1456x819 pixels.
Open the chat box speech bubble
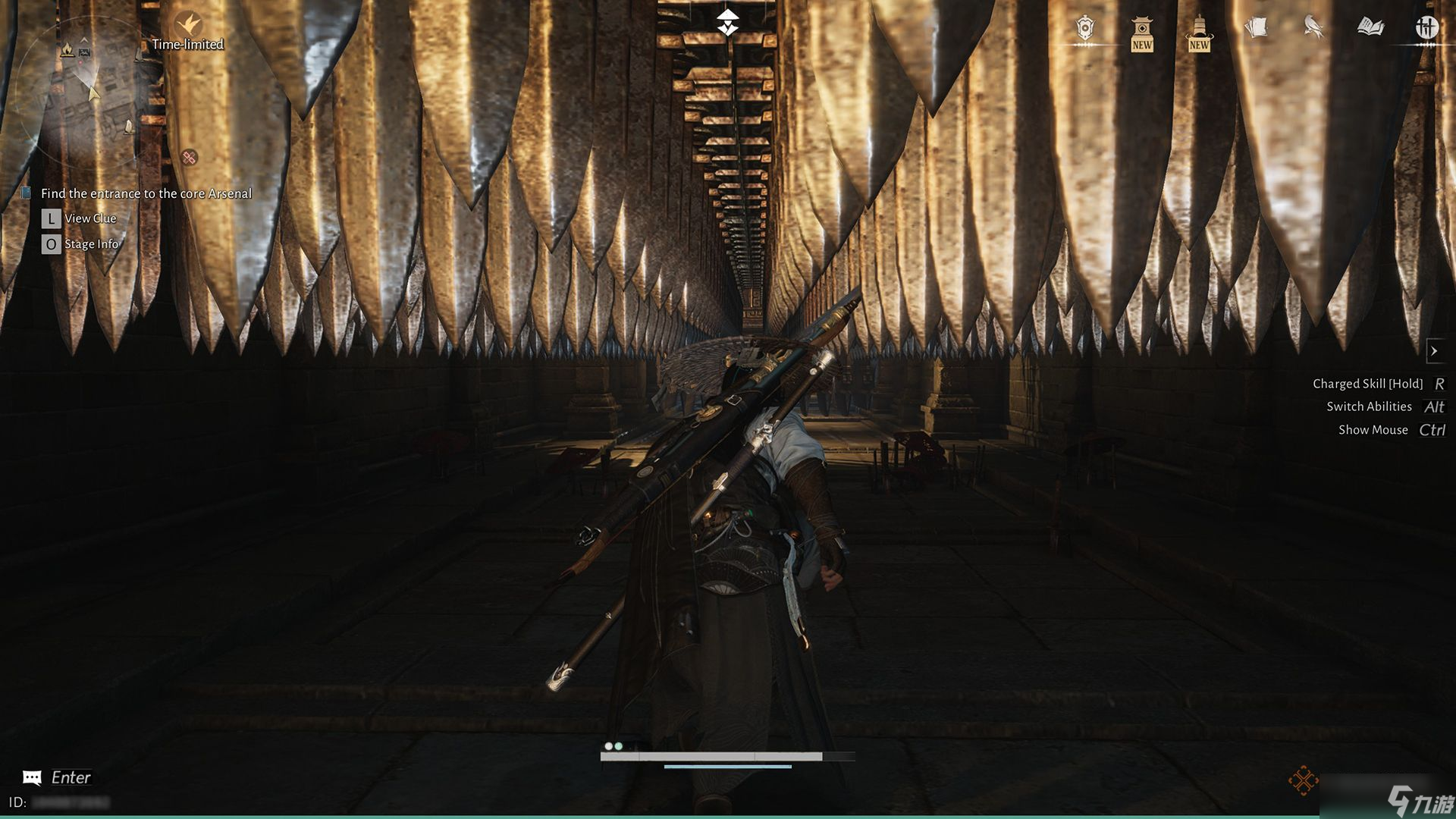(32, 777)
